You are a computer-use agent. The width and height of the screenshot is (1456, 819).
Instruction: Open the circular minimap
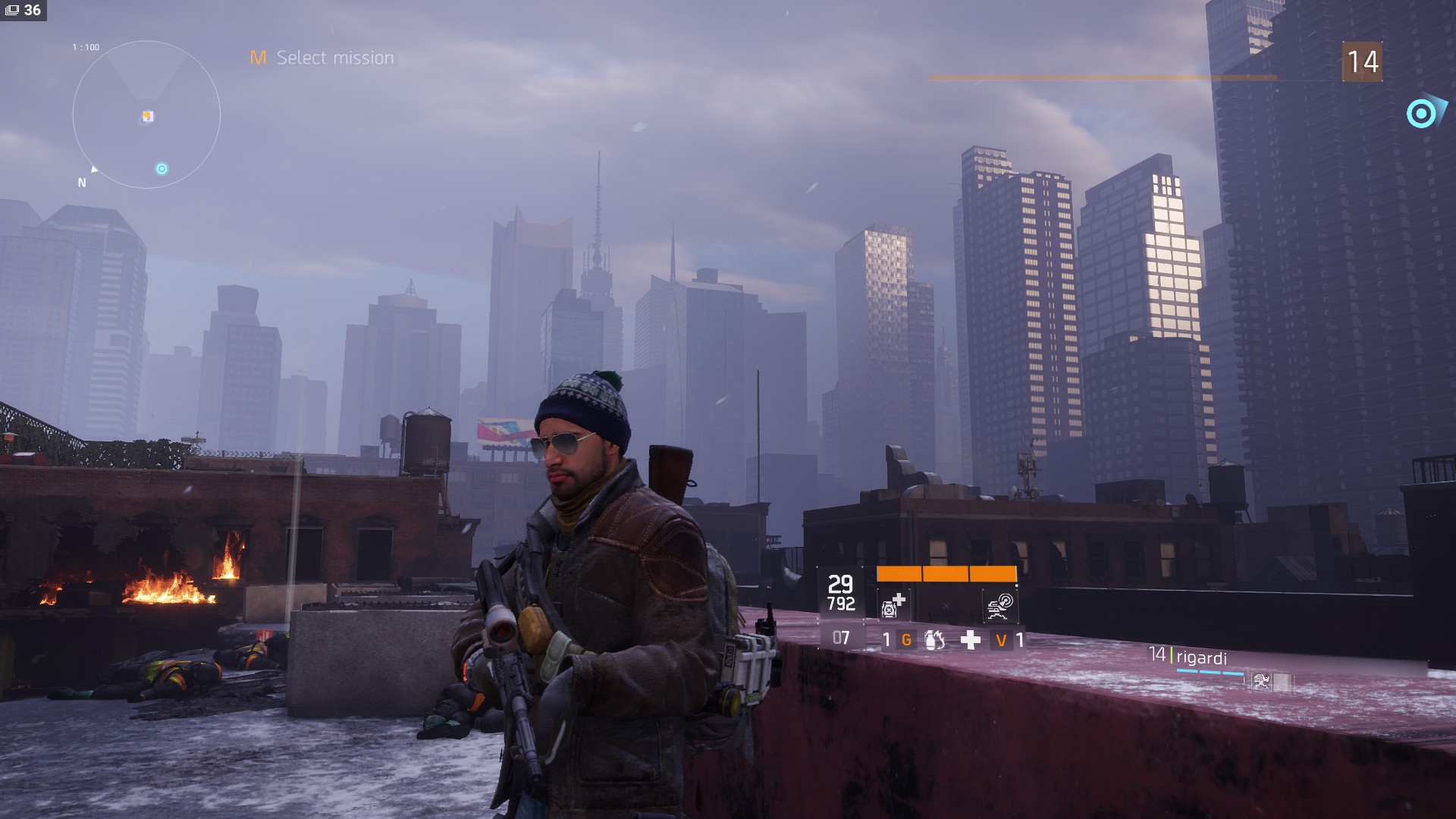pos(146,115)
